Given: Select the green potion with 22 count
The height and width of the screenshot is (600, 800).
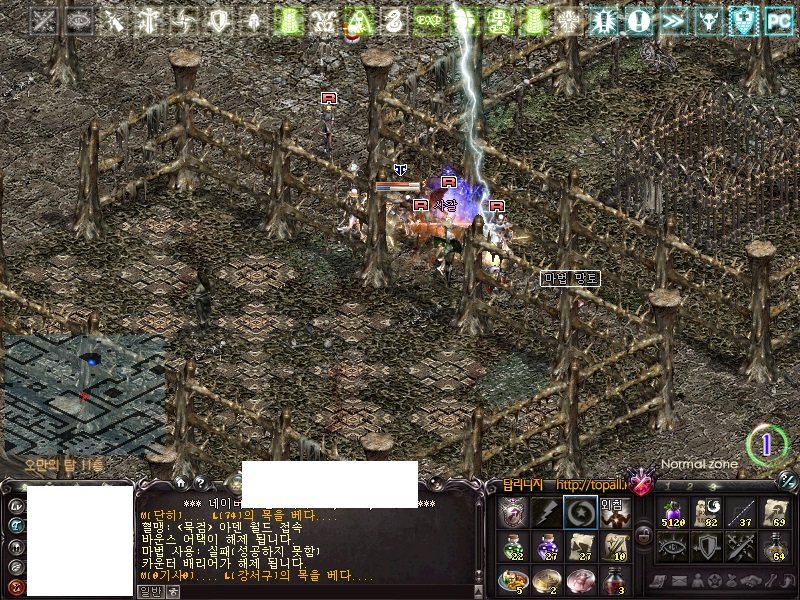Looking at the screenshot, I should (513, 546).
